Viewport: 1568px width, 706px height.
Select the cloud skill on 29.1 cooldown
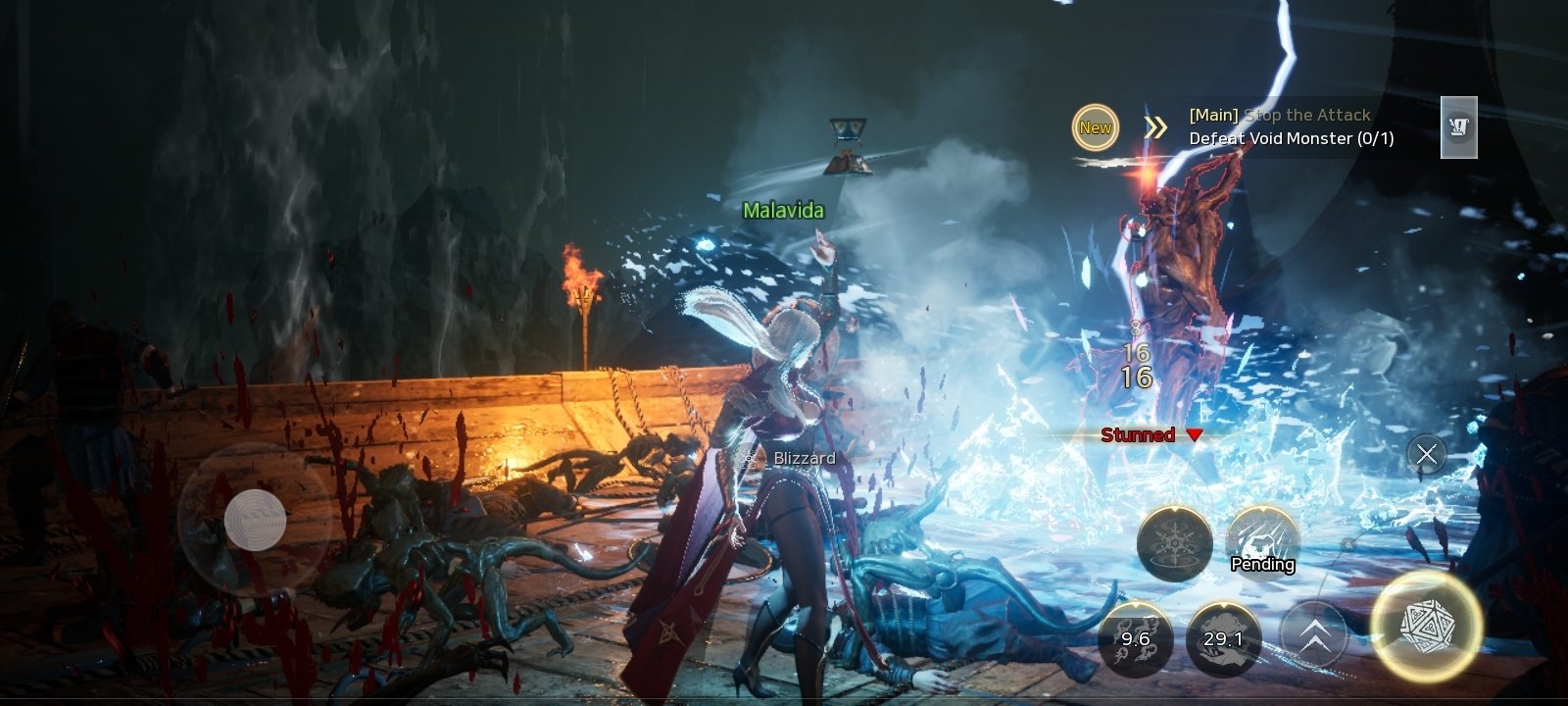[1223, 638]
